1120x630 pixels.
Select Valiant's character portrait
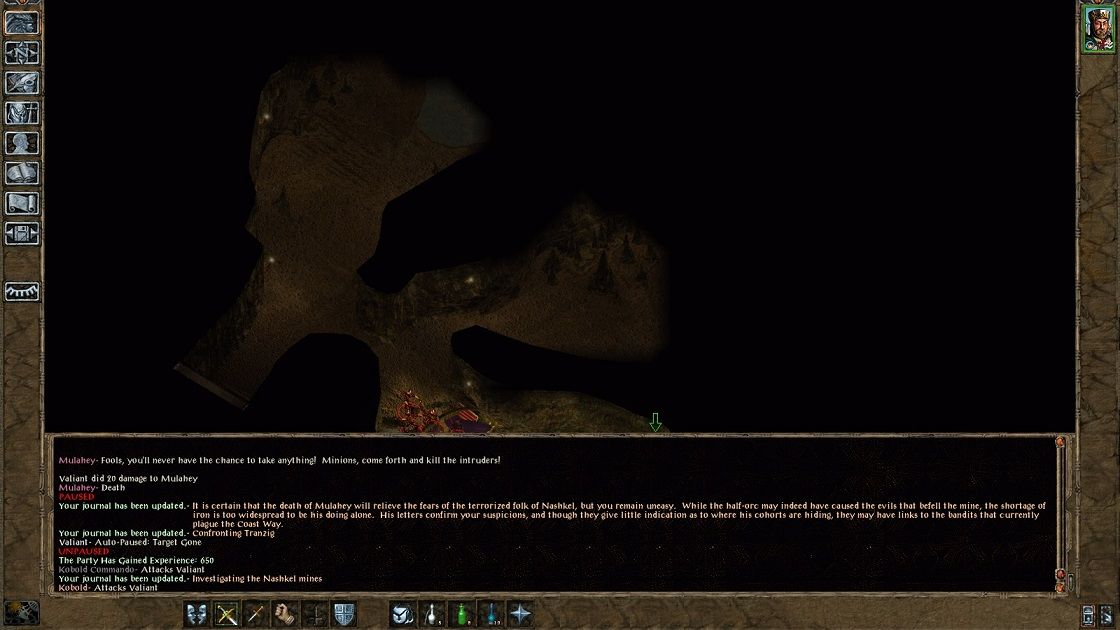tap(1099, 28)
